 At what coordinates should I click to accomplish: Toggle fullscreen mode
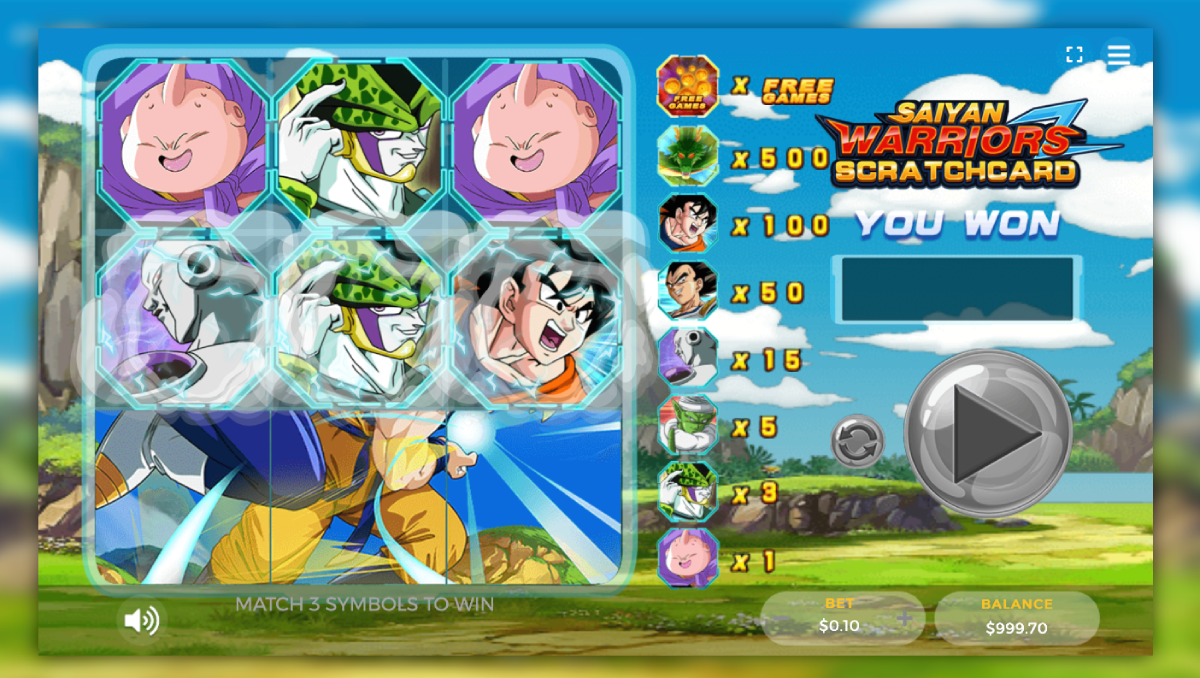click(x=1074, y=55)
